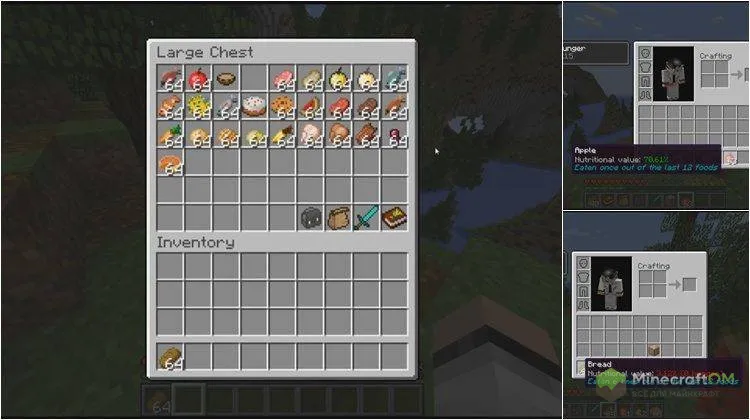This screenshot has width=750, height=420.
Task: Pick up the red apple stack
Action: pos(198,80)
